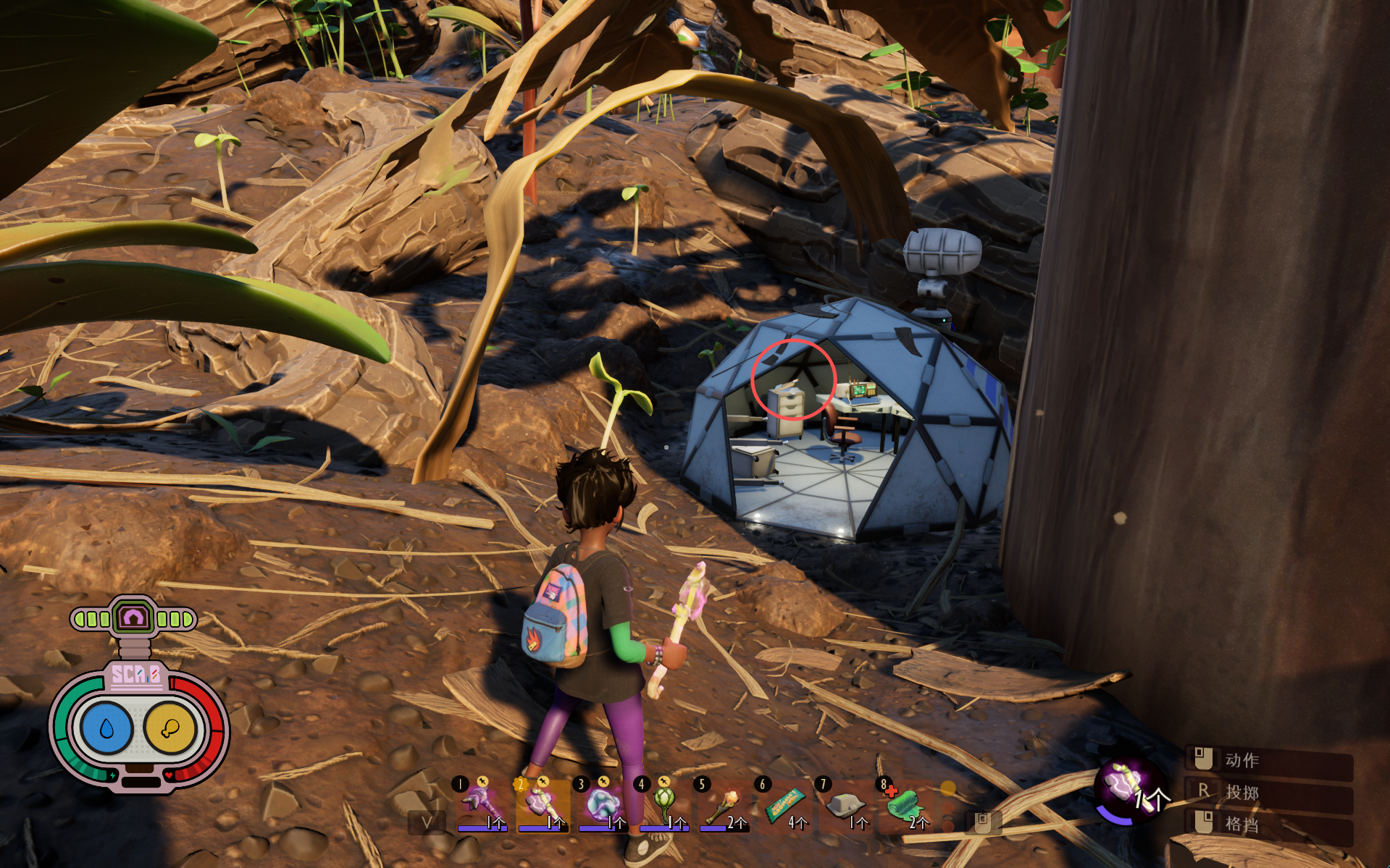Click the pink home icon on the SCA.B

[x=134, y=618]
